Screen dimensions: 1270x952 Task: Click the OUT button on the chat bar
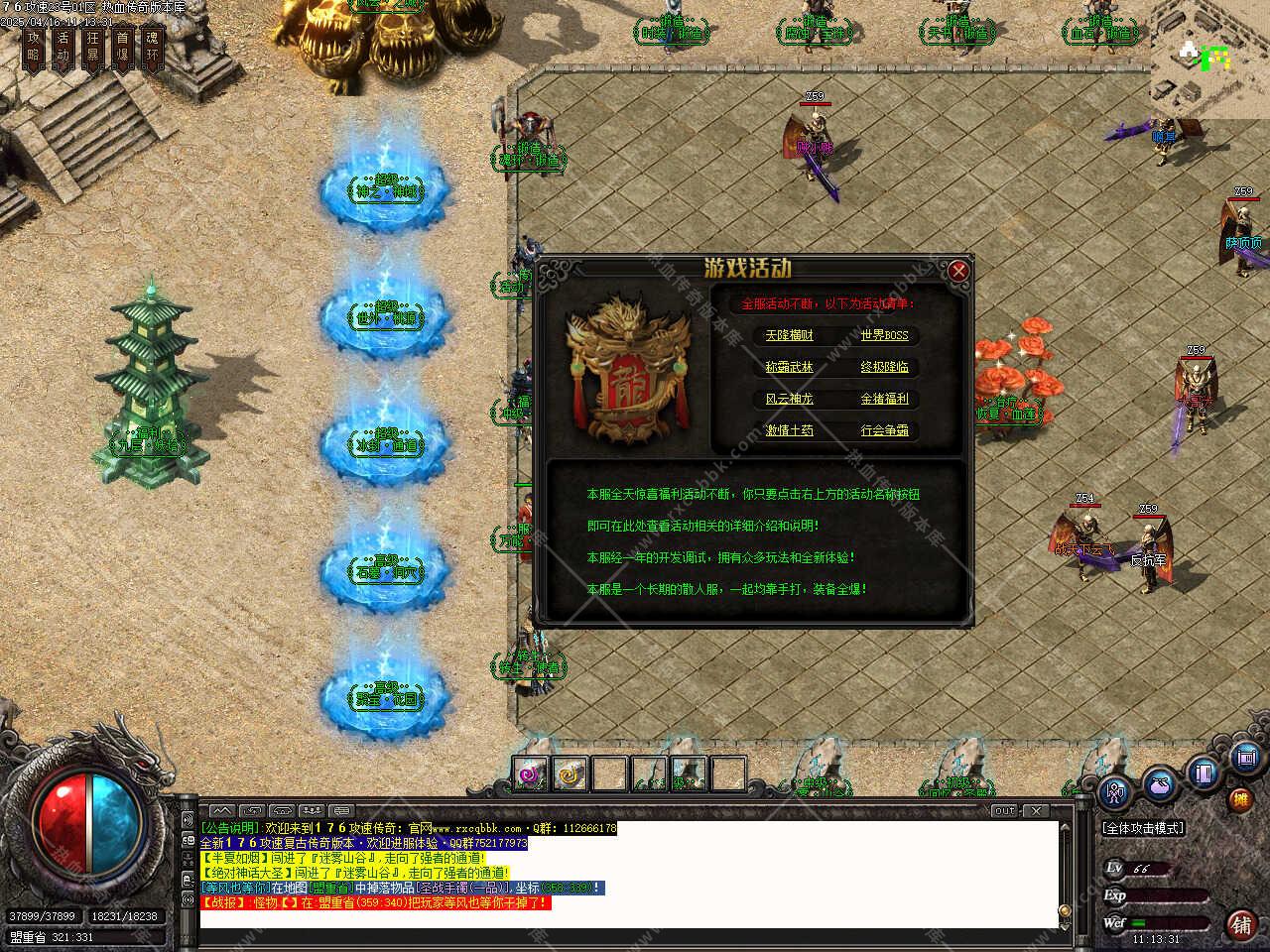tap(1004, 811)
